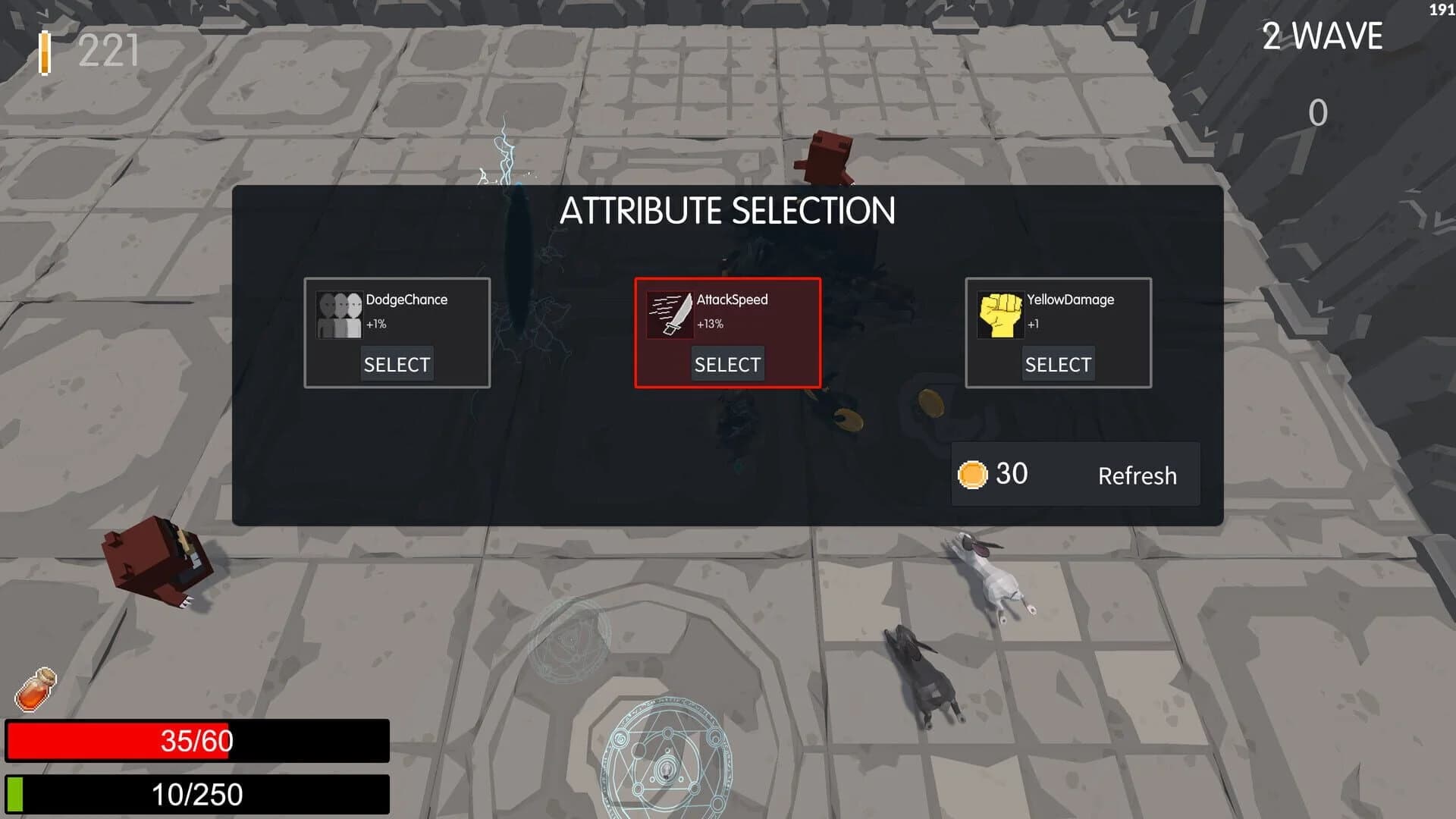Select the DodgeChance +1% attribute
This screenshot has width=1456, height=819.
point(397,364)
